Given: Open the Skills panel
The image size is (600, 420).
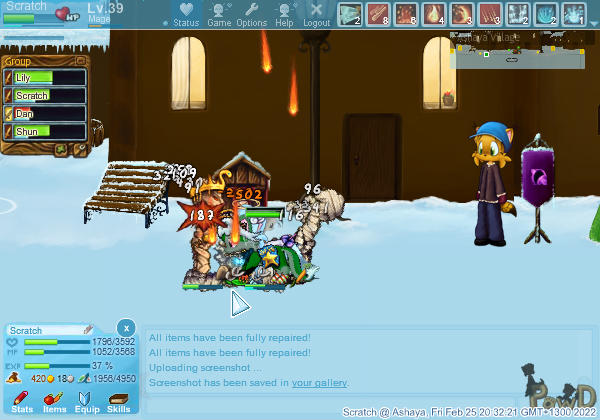Looking at the screenshot, I should click(x=118, y=401).
